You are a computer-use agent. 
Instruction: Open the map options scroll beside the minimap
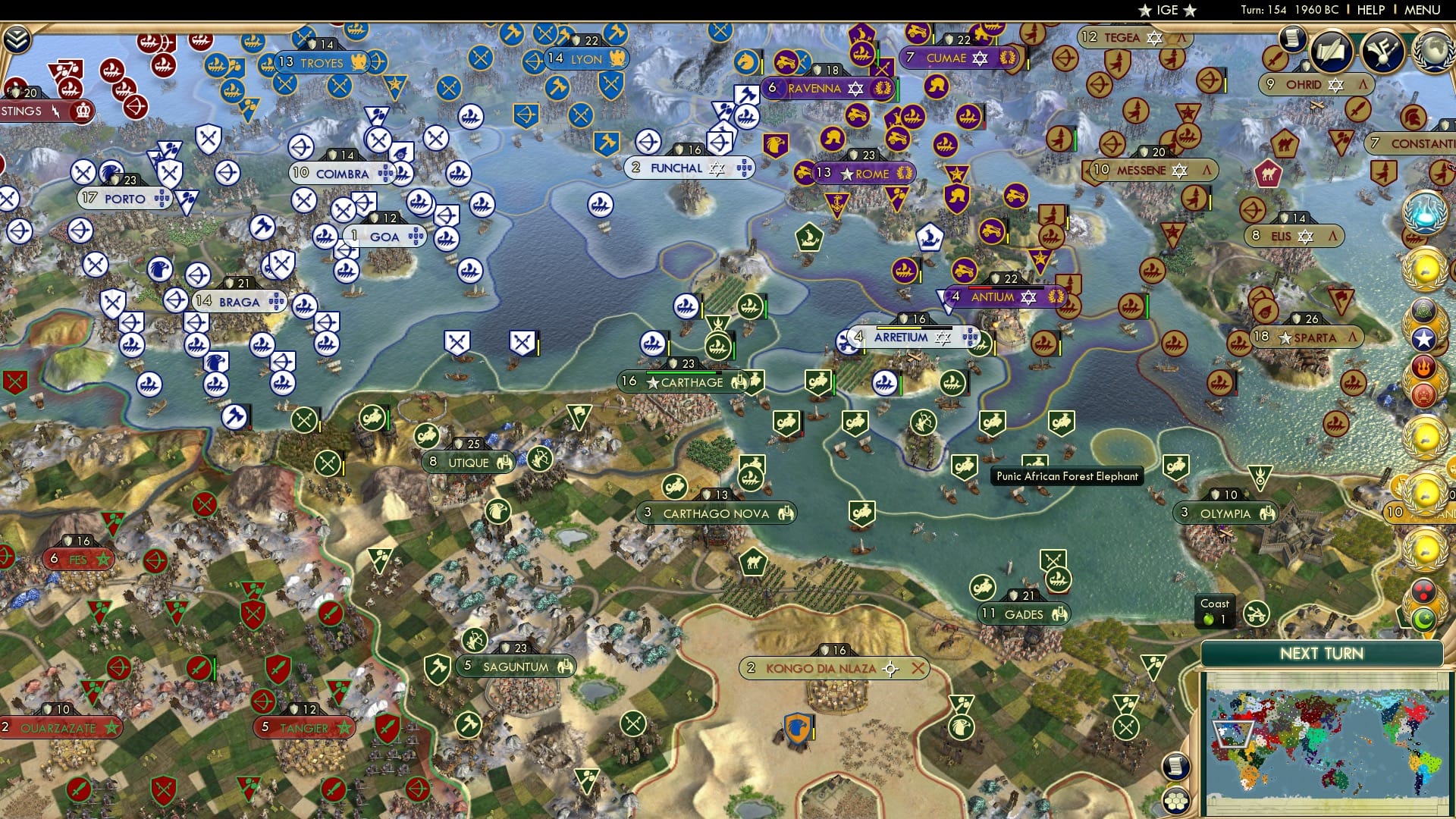point(1175,766)
